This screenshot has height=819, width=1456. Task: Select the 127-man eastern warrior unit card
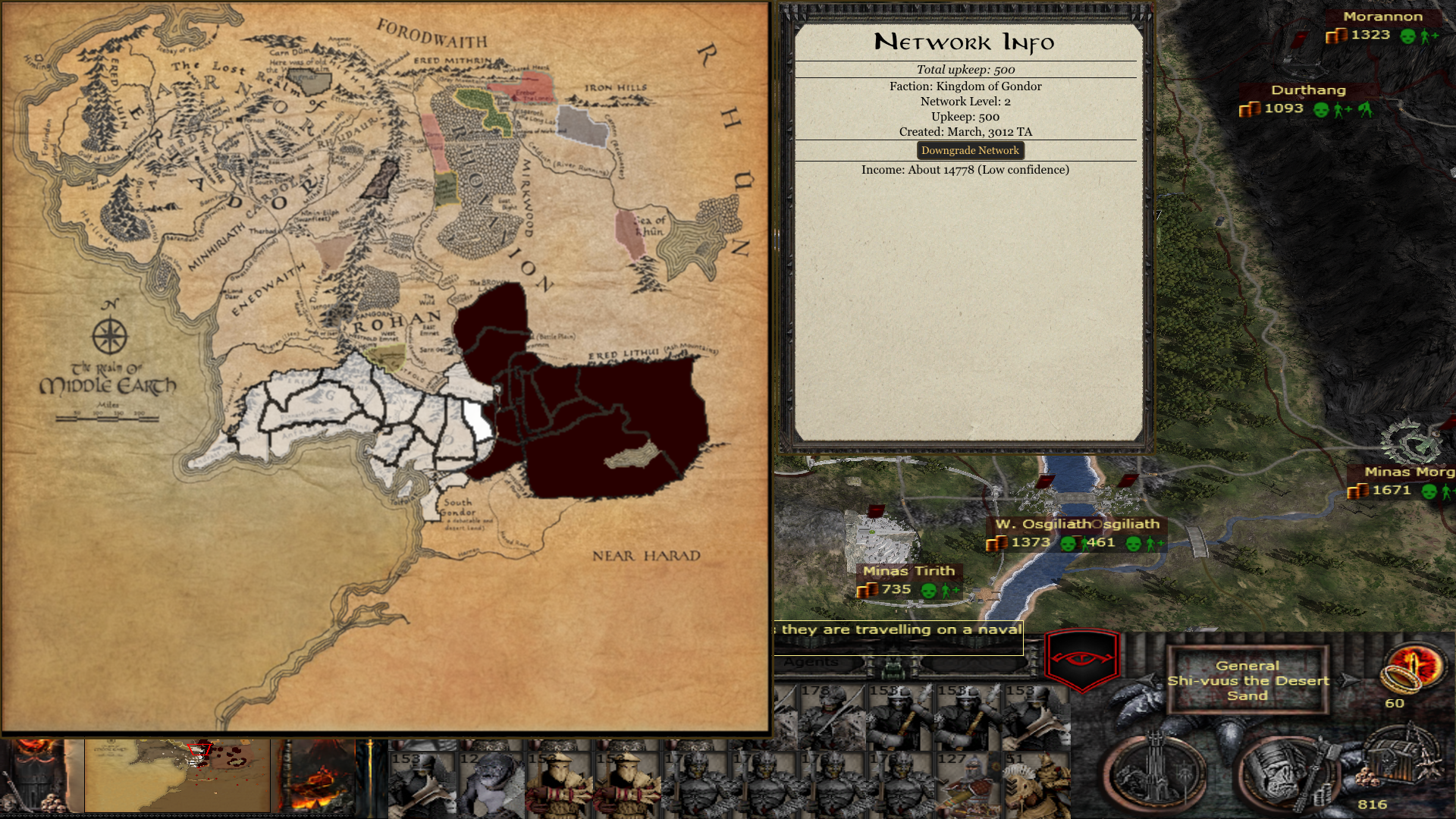968,785
